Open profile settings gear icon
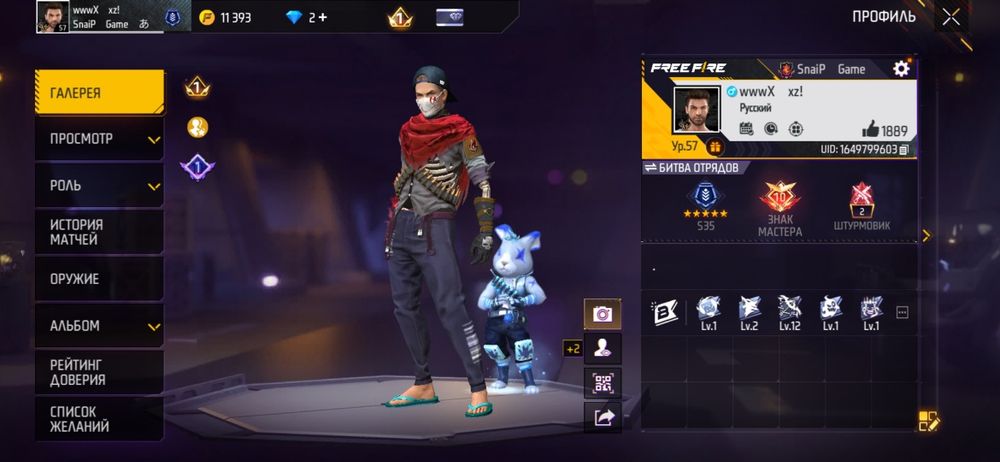This screenshot has width=1000, height=462. 901,68
